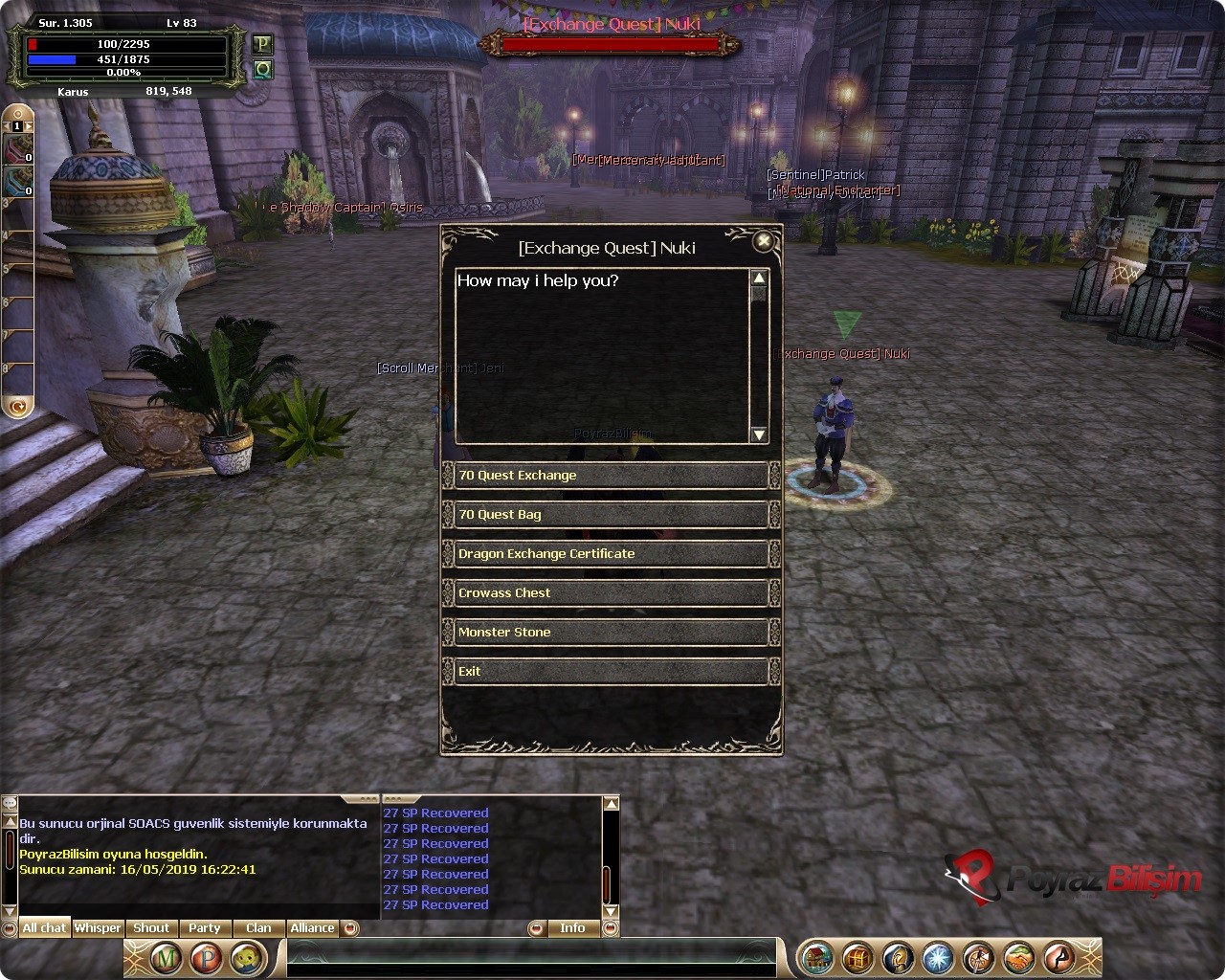Select the Party chat tab

(205, 928)
